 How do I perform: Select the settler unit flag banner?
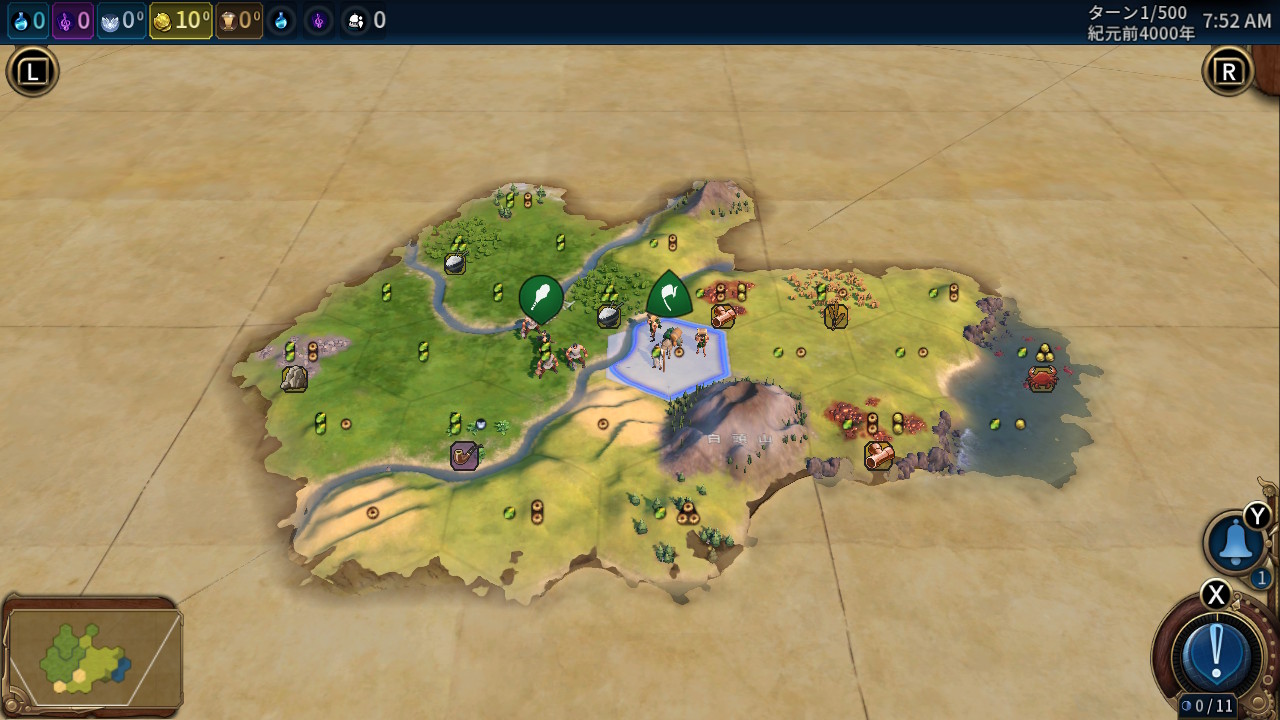coord(669,295)
